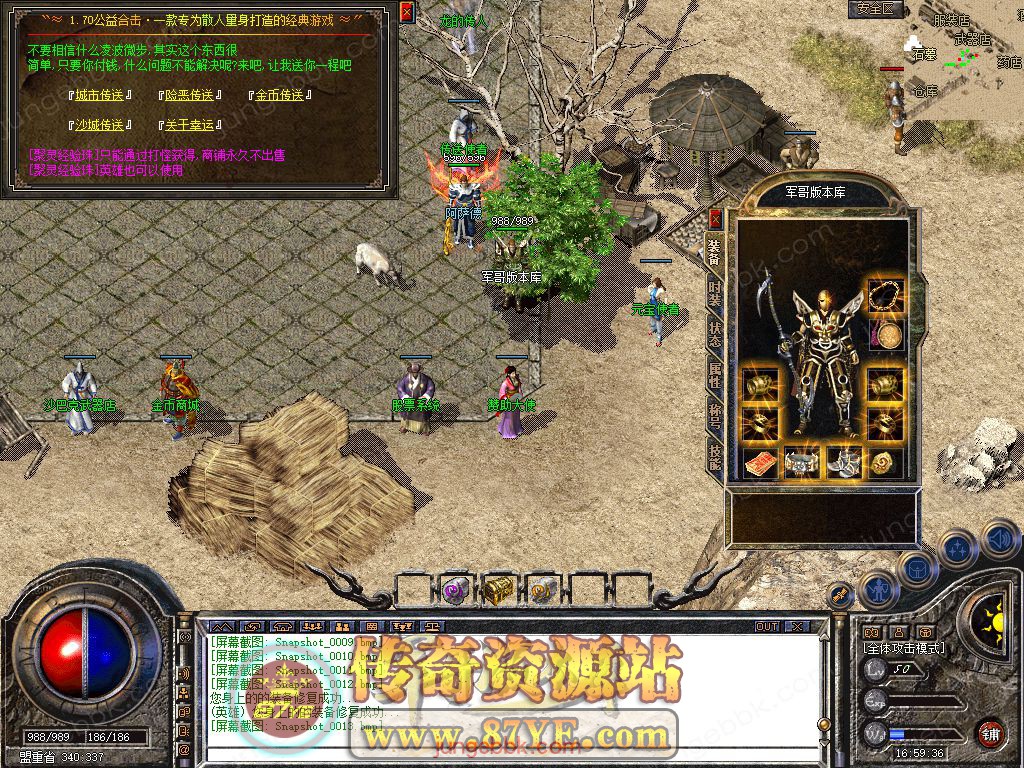The image size is (1024, 768).
Task: Close the character equipment panel
Action: tap(716, 218)
